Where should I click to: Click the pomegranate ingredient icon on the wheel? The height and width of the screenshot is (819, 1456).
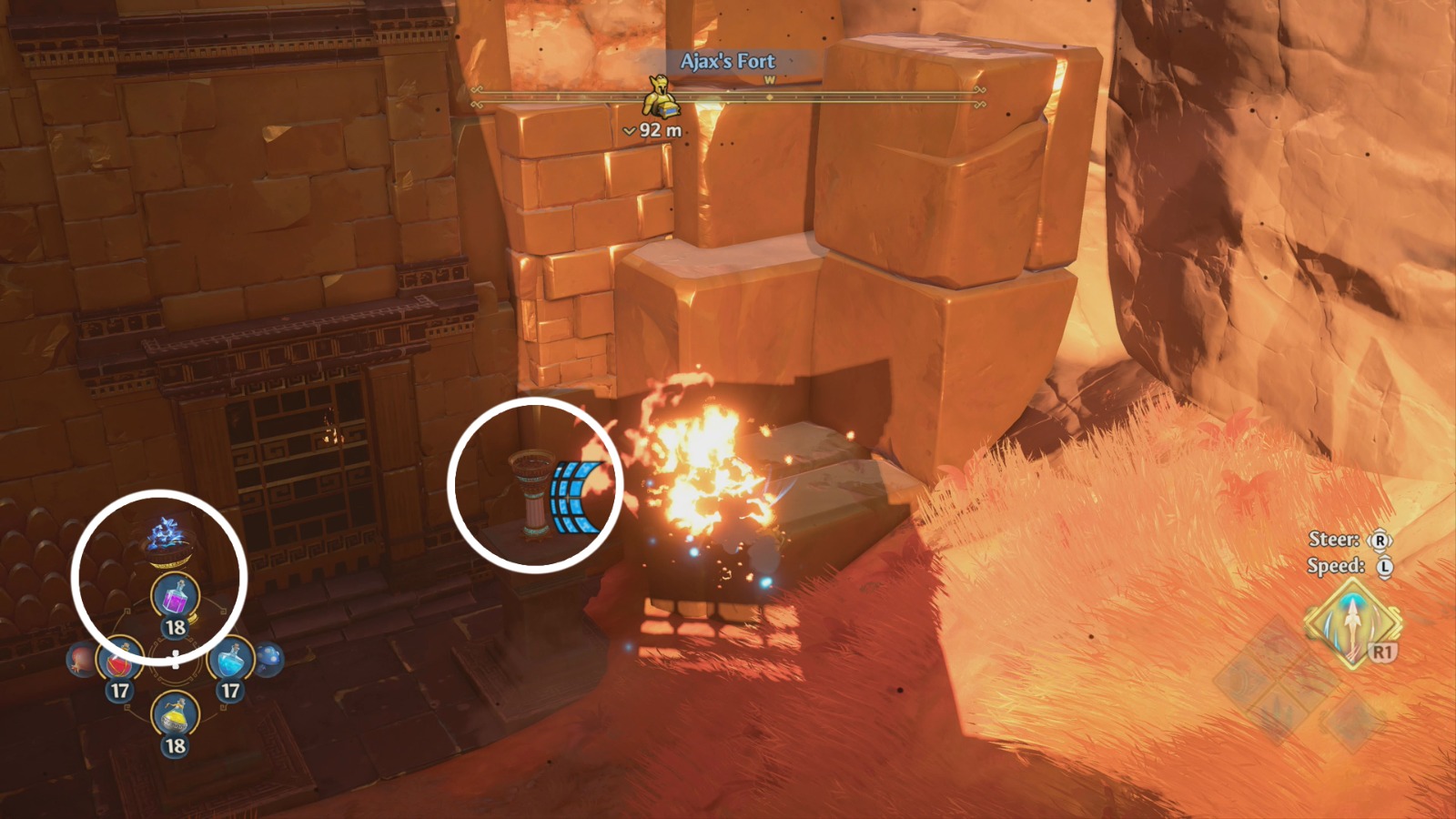pyautogui.click(x=79, y=660)
